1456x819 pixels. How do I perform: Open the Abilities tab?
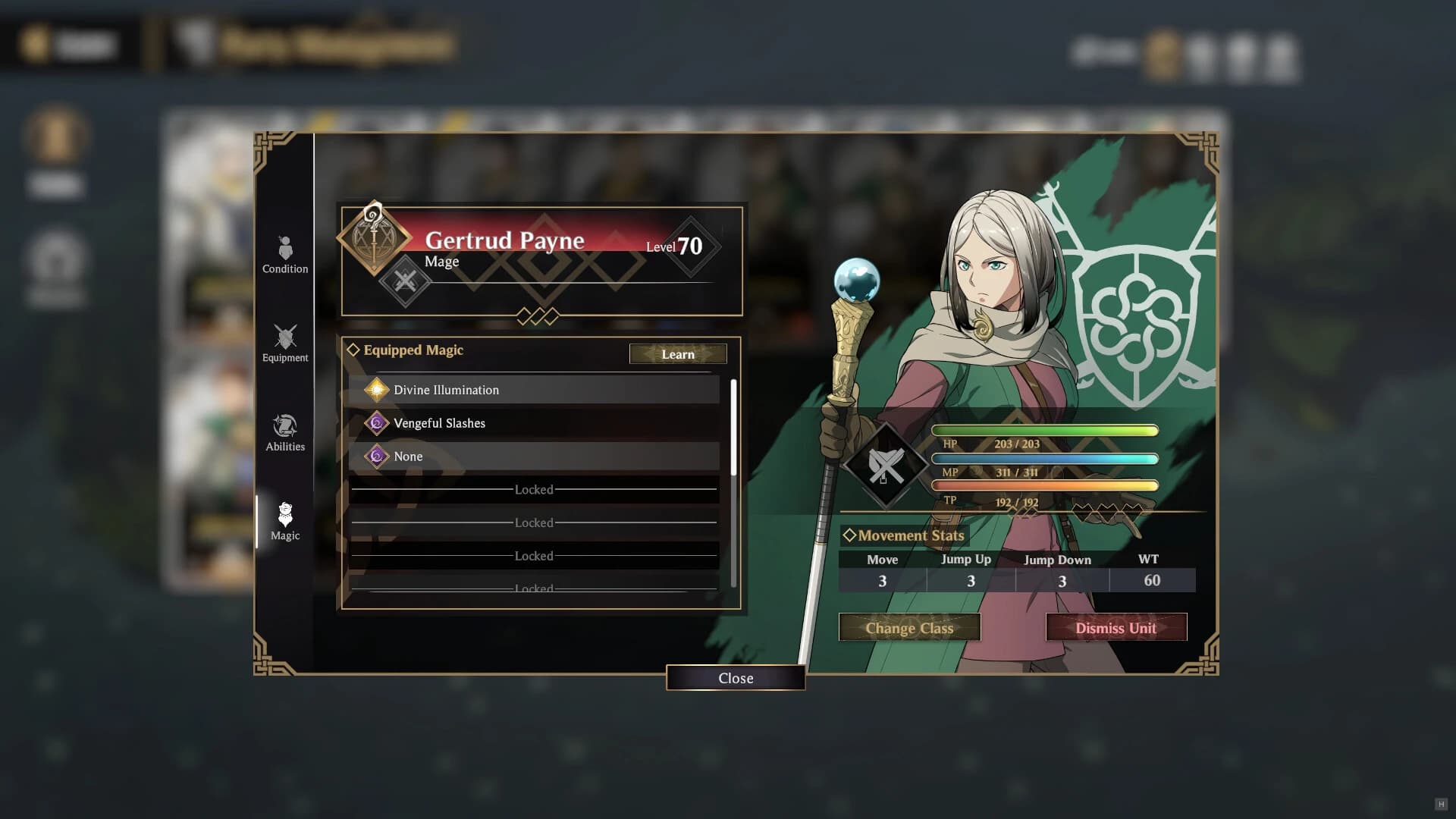tap(285, 433)
